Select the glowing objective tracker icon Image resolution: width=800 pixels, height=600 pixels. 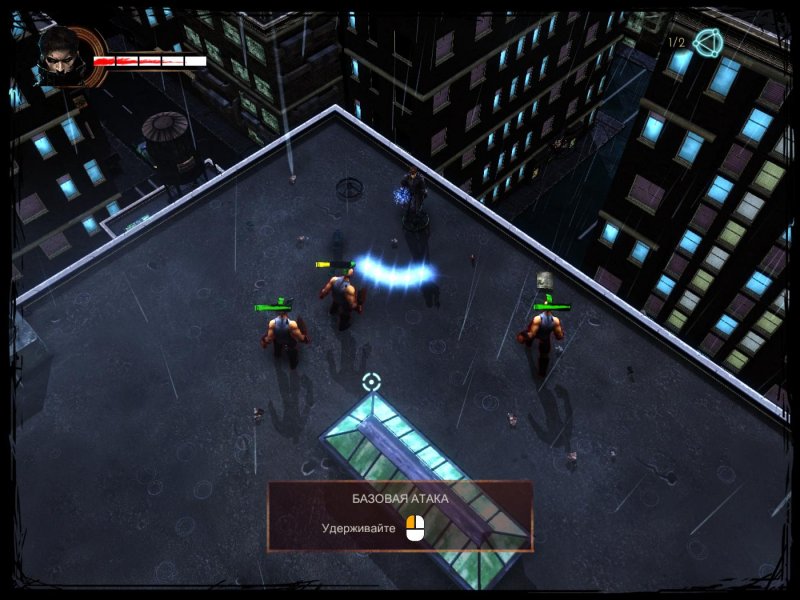click(708, 42)
